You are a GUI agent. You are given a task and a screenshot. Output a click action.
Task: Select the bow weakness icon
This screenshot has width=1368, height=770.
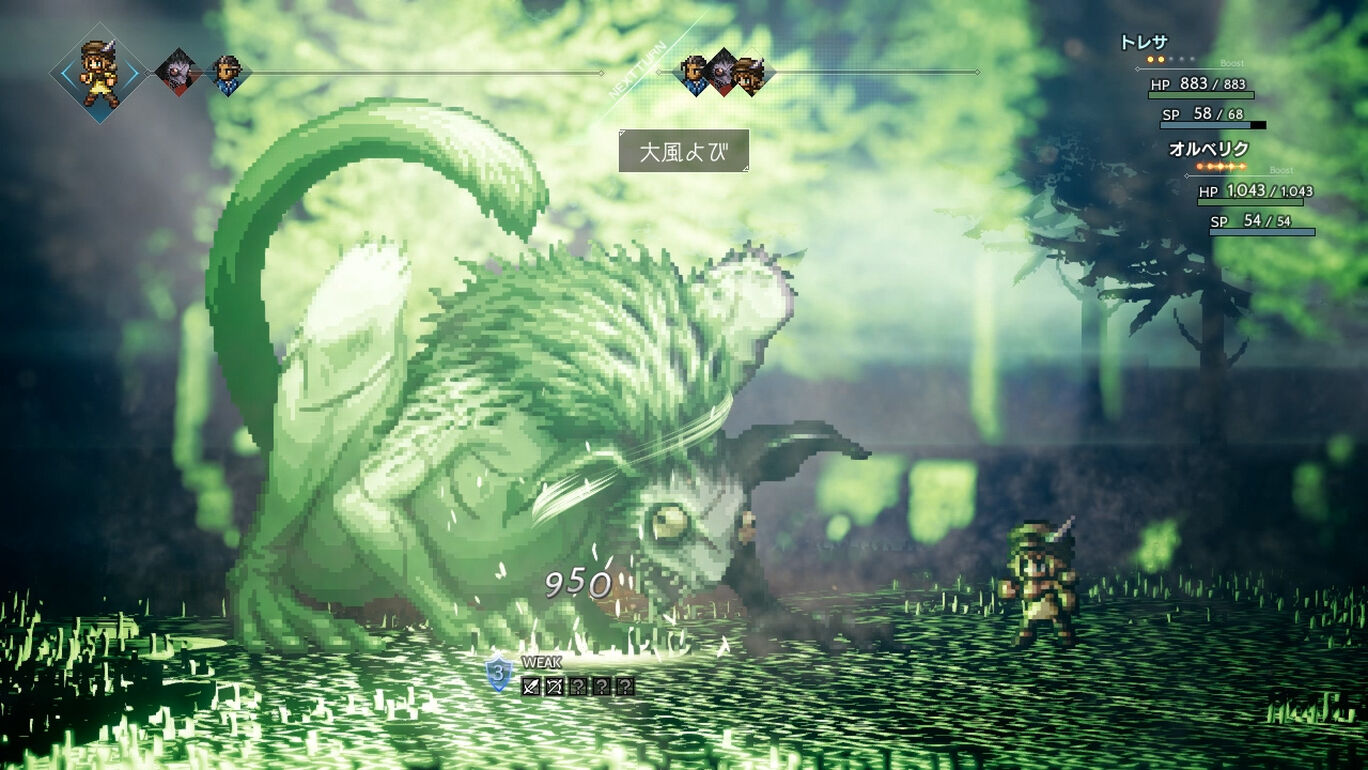click(x=554, y=686)
